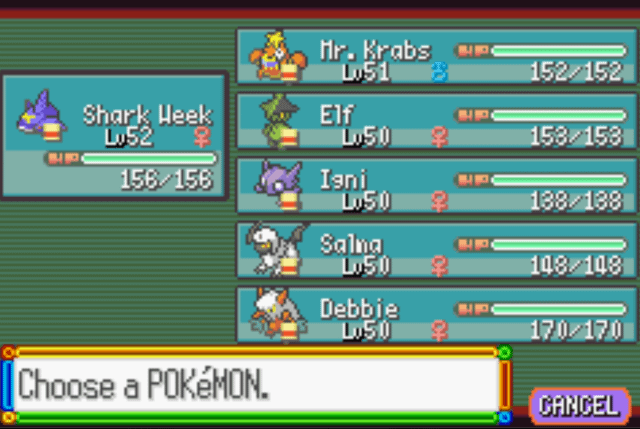The height and width of the screenshot is (429, 640).
Task: Click the Cancel button
Action: pyautogui.click(x=579, y=404)
